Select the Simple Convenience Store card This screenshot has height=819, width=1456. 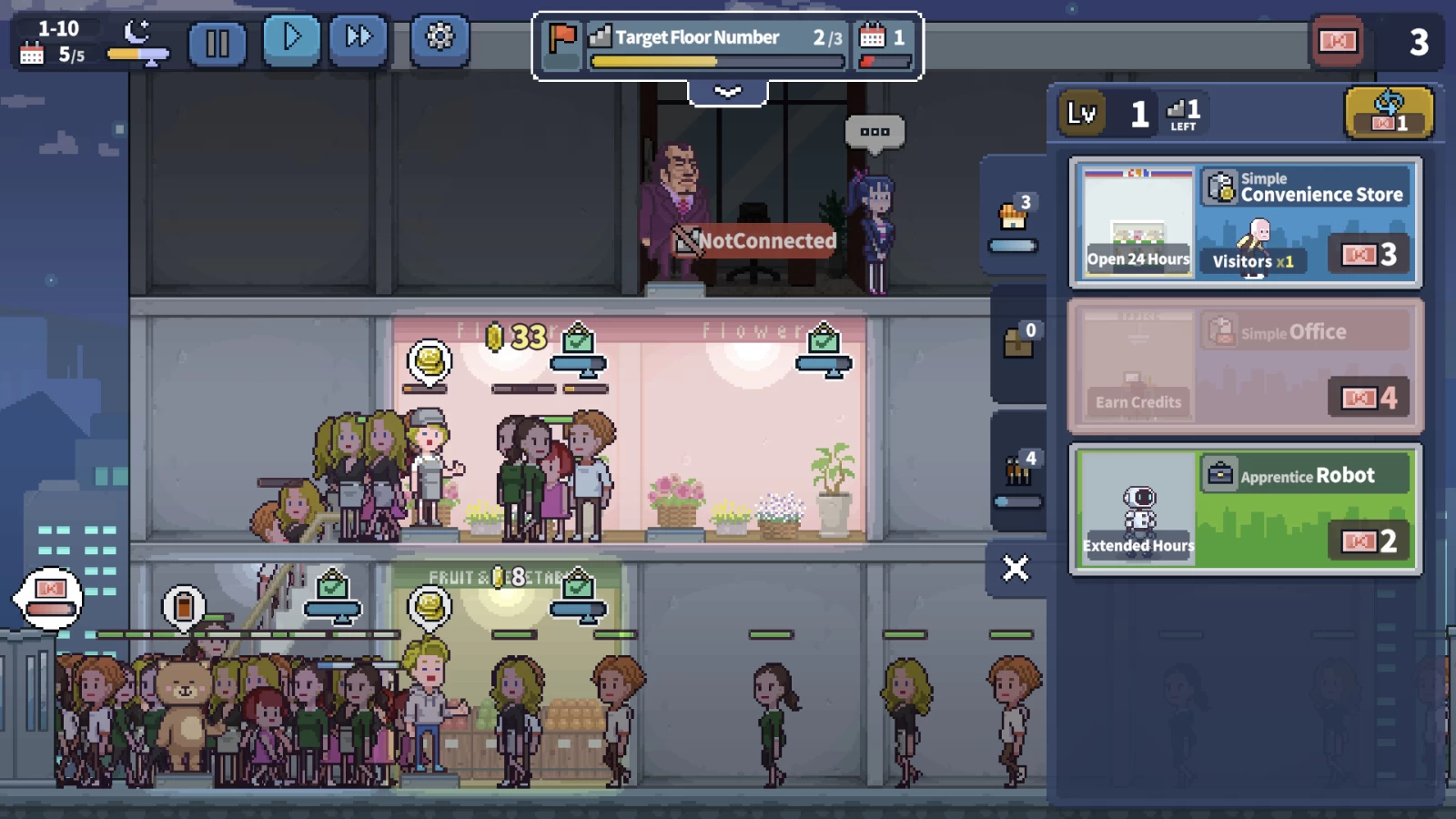pos(1245,222)
